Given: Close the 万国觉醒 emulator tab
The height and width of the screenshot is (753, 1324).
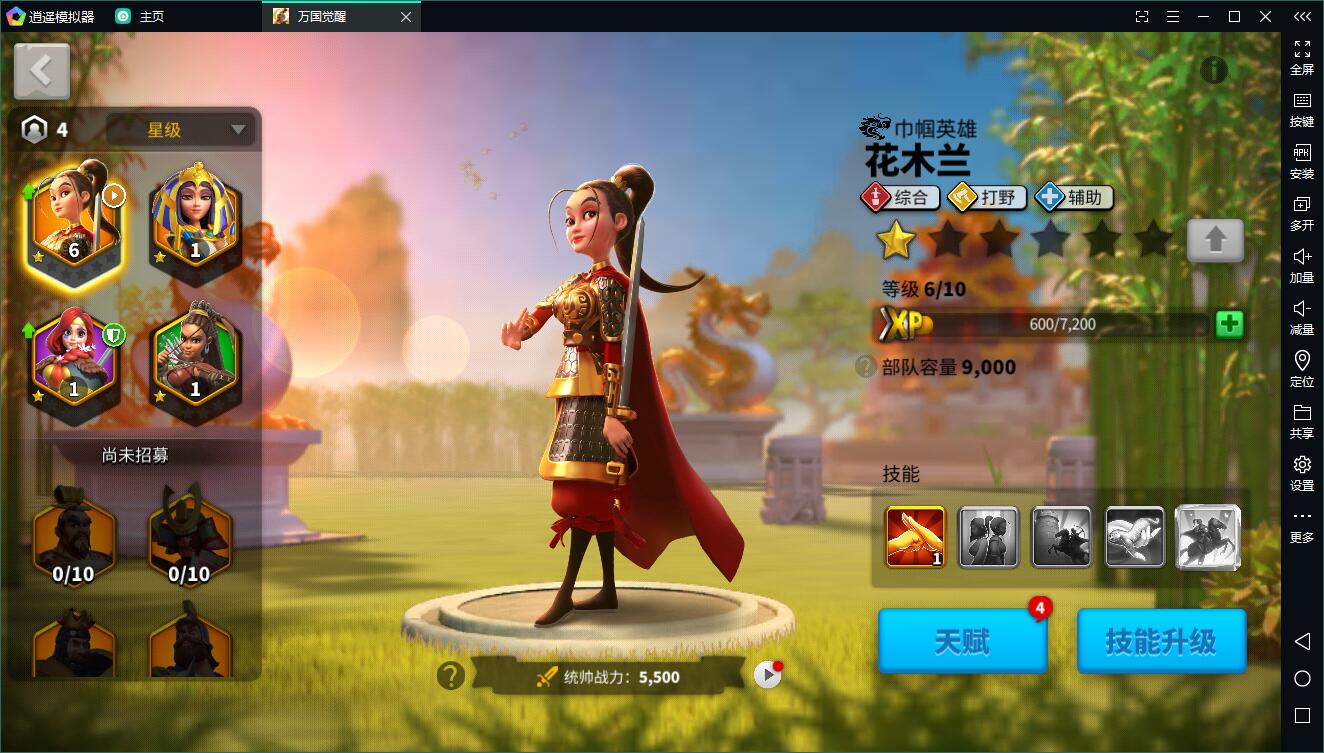Looking at the screenshot, I should click(405, 16).
